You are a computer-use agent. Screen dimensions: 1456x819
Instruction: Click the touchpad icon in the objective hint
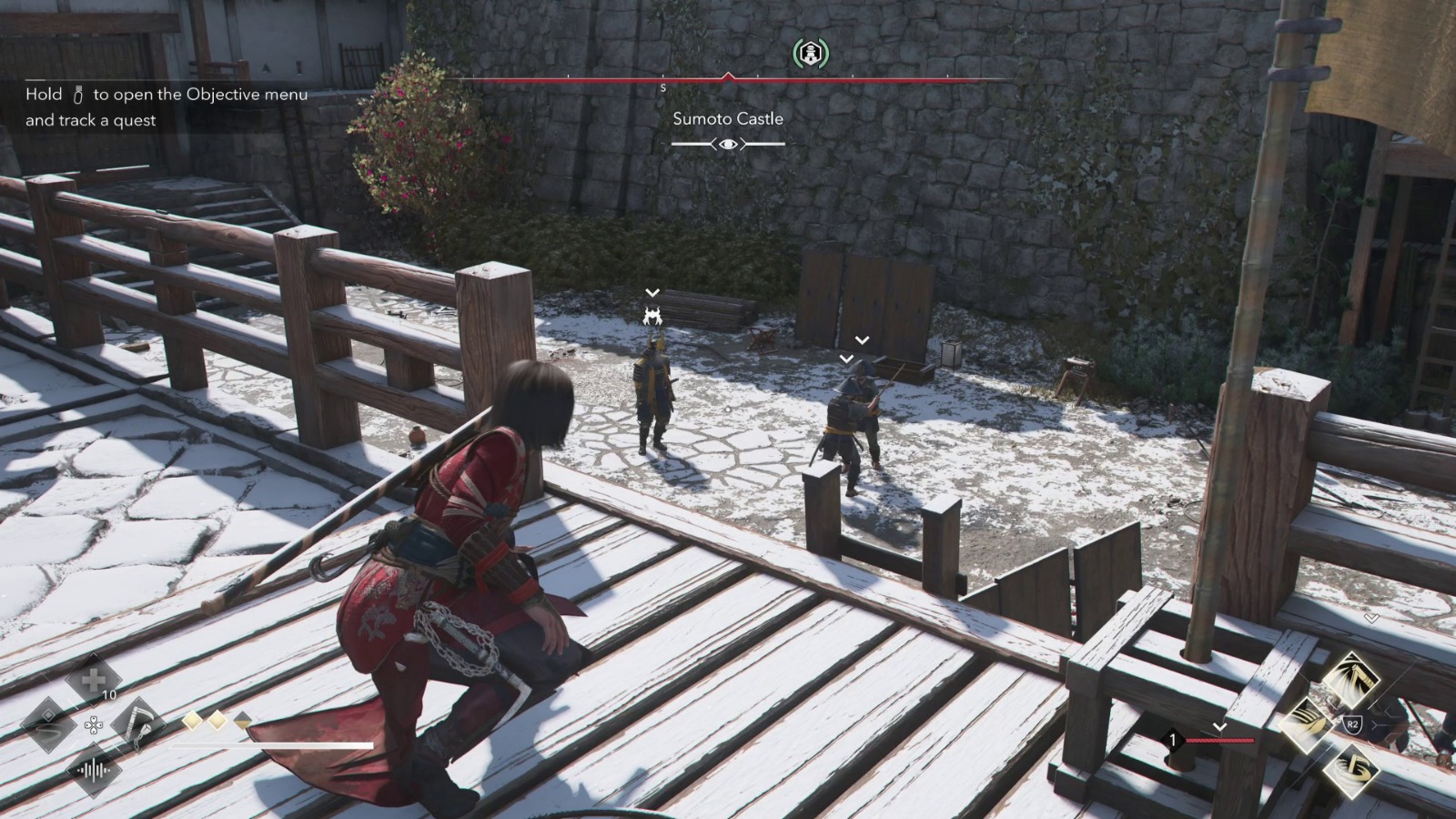(77, 94)
